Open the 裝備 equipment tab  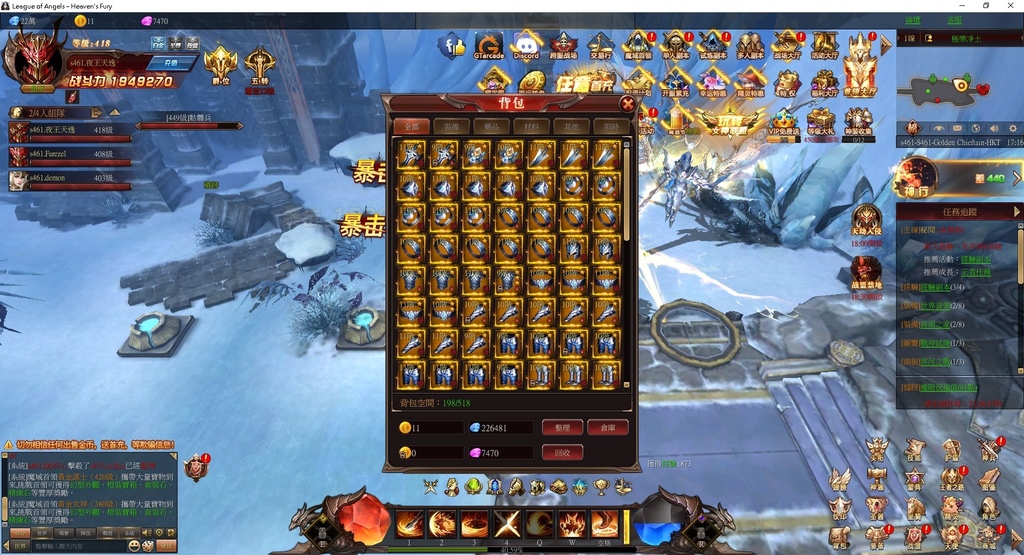tap(451, 127)
